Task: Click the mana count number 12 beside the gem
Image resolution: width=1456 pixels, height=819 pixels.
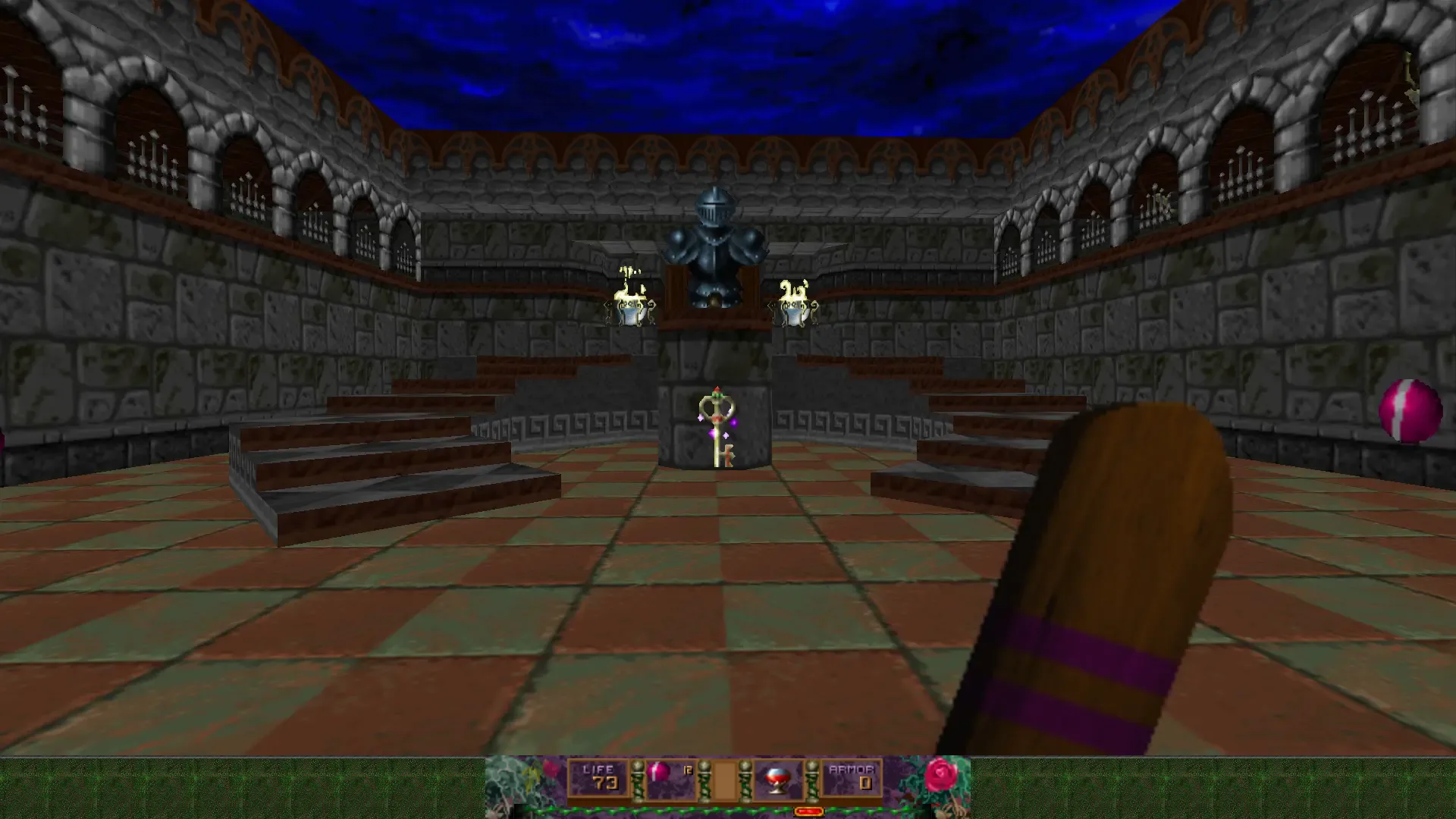Action: pos(688,768)
